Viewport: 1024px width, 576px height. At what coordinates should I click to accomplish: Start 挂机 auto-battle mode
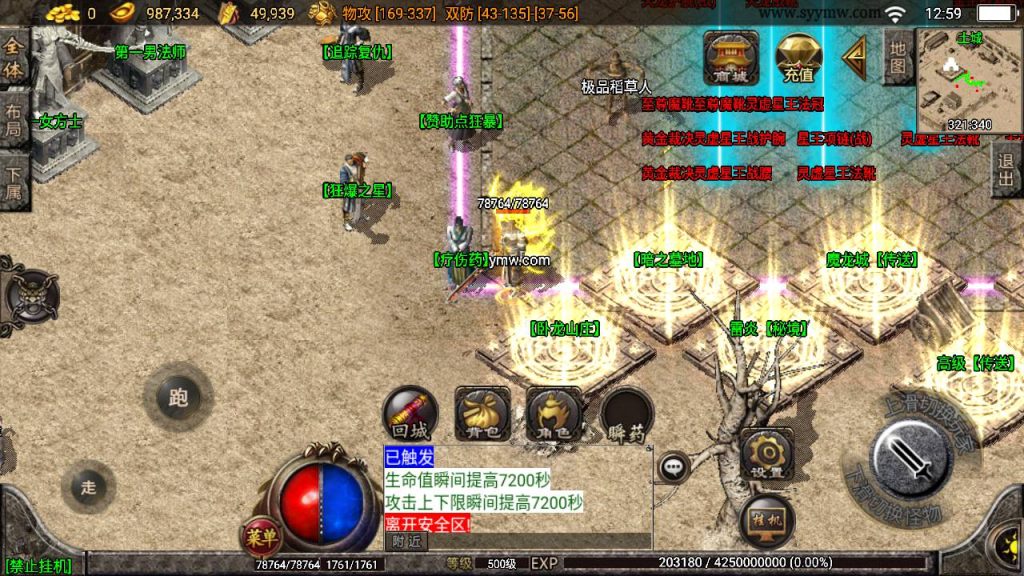pos(767,520)
